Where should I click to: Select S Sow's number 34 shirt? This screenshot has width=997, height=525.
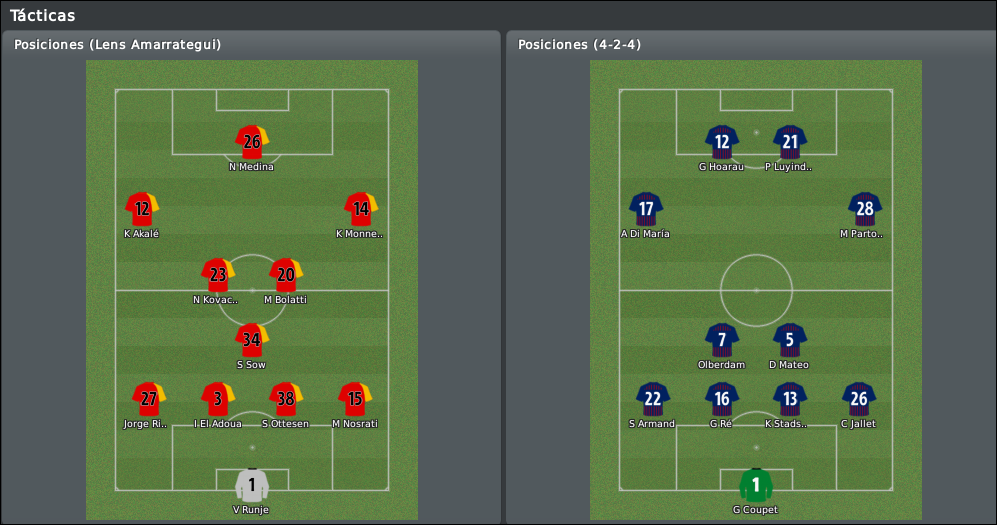pyautogui.click(x=252, y=340)
